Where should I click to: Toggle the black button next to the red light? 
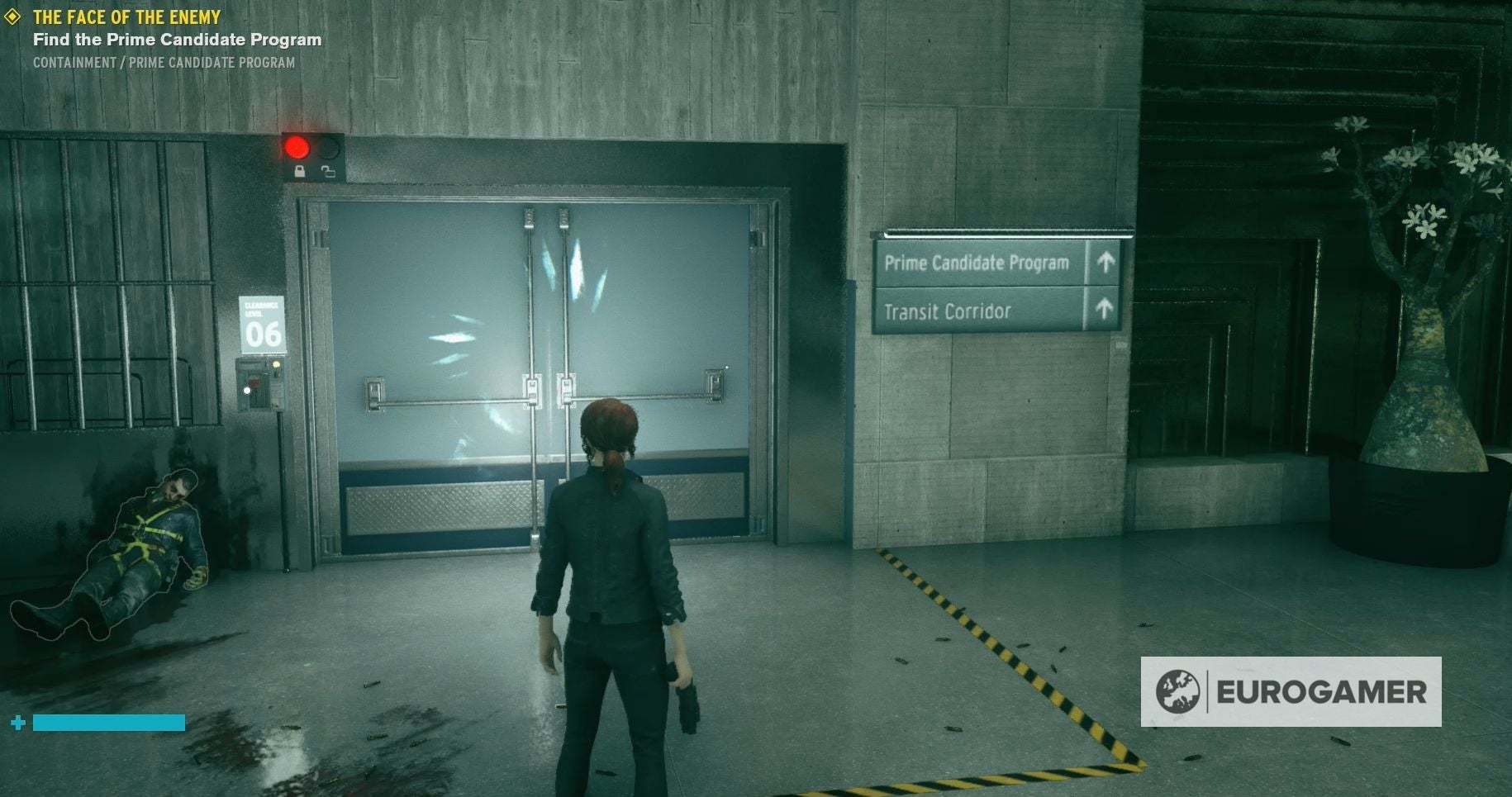point(328,147)
